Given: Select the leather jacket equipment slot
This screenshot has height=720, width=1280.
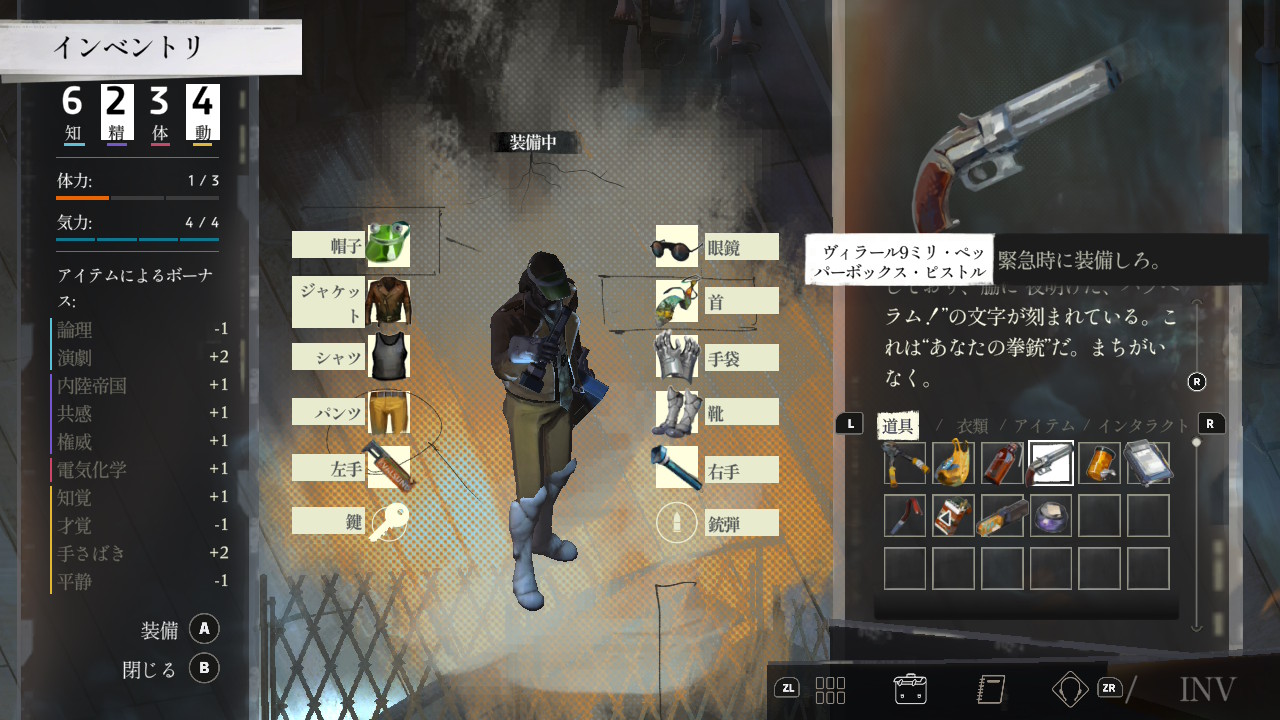Looking at the screenshot, I should click(388, 301).
